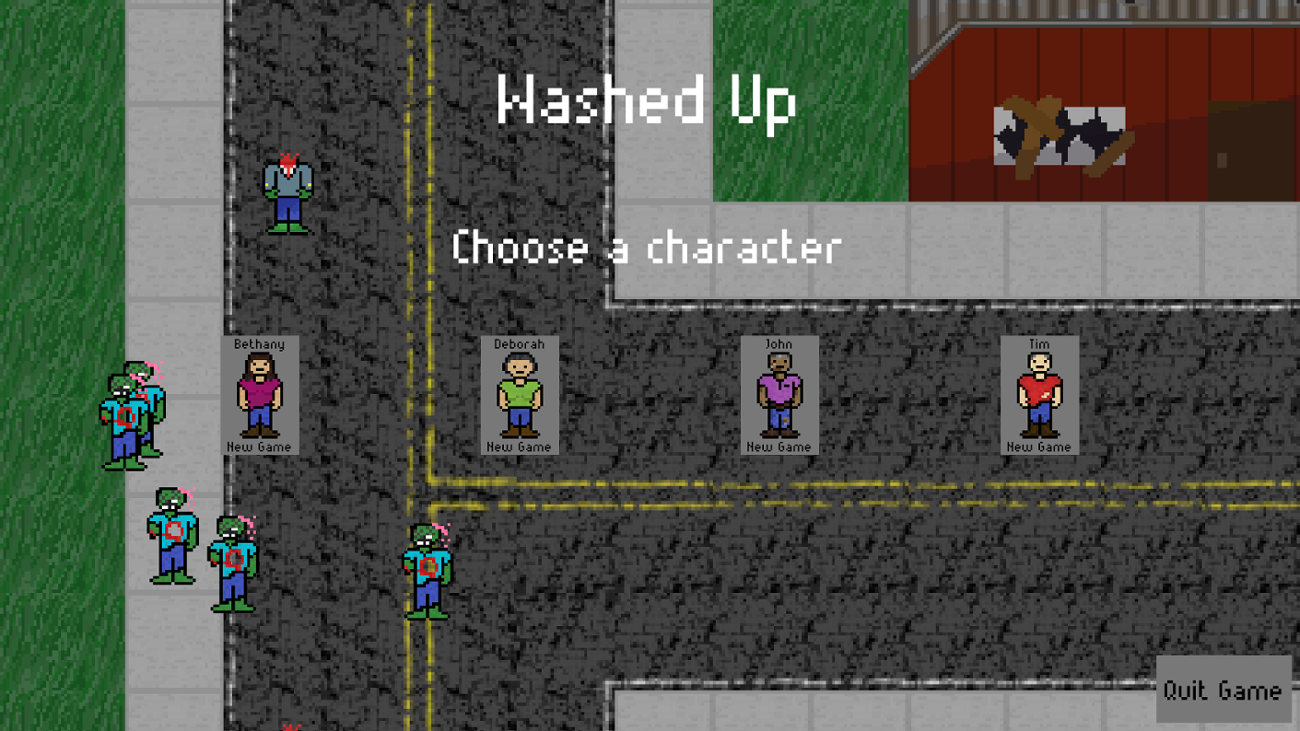Start a New Game as John
Image resolution: width=1300 pixels, height=731 pixels.
click(x=779, y=448)
